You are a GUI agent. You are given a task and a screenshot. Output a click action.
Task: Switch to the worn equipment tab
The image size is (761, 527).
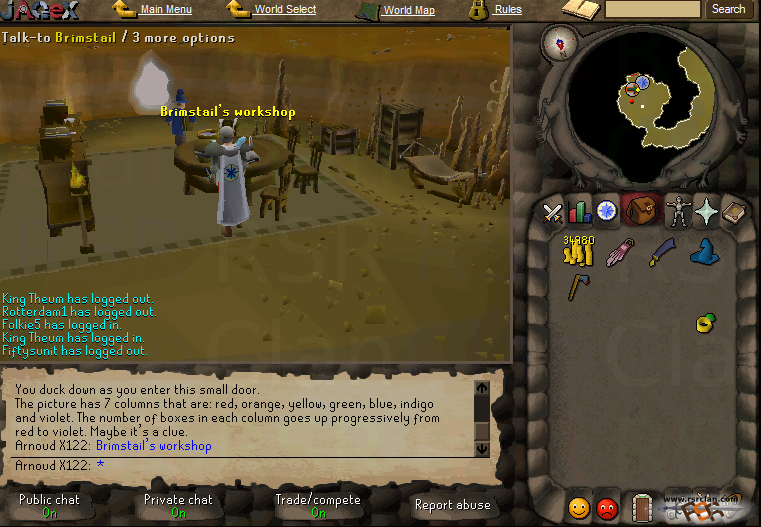point(679,212)
